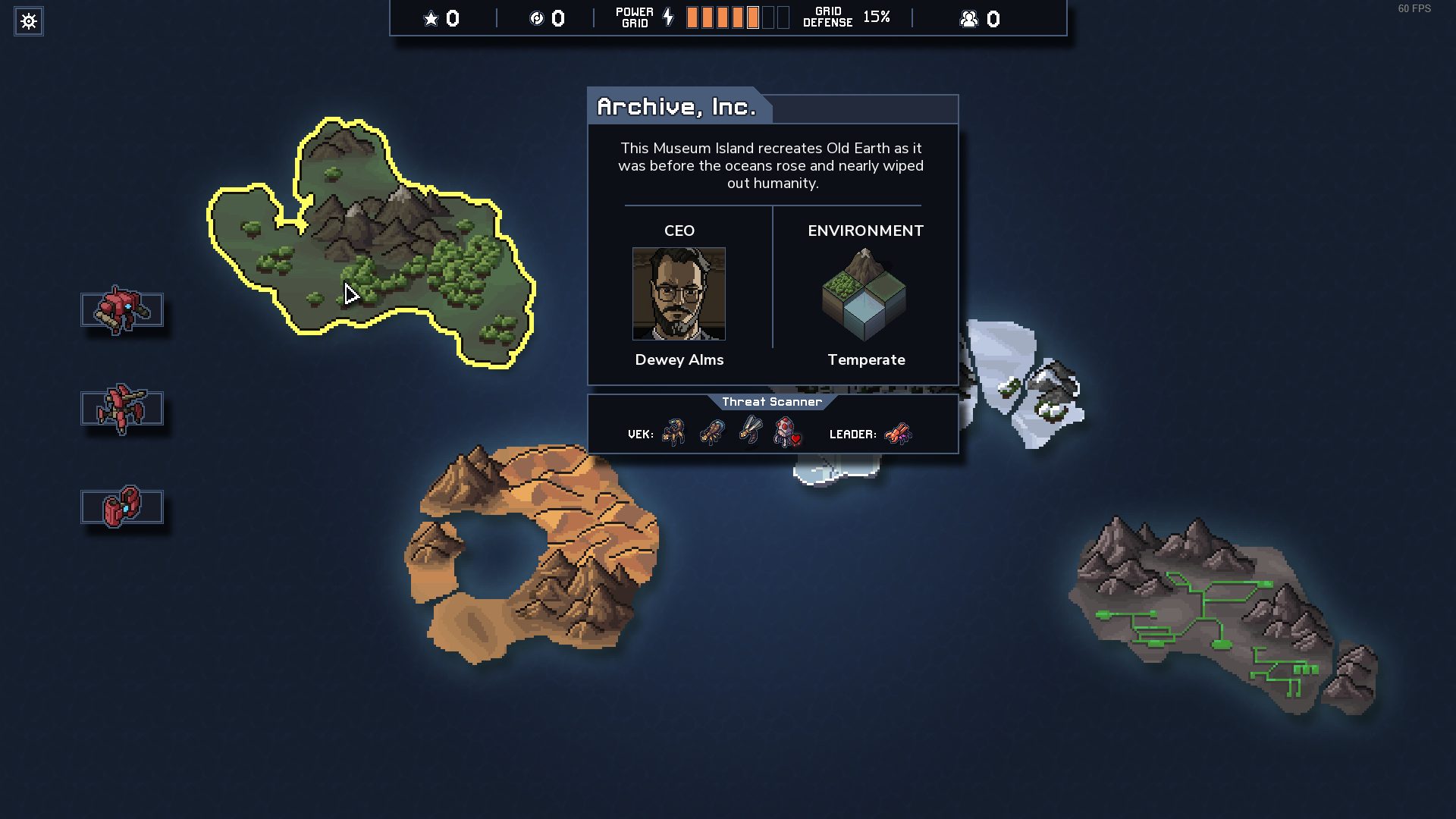Select the rocky island with green circuit lines
The image size is (1456, 819).
coord(1221,614)
